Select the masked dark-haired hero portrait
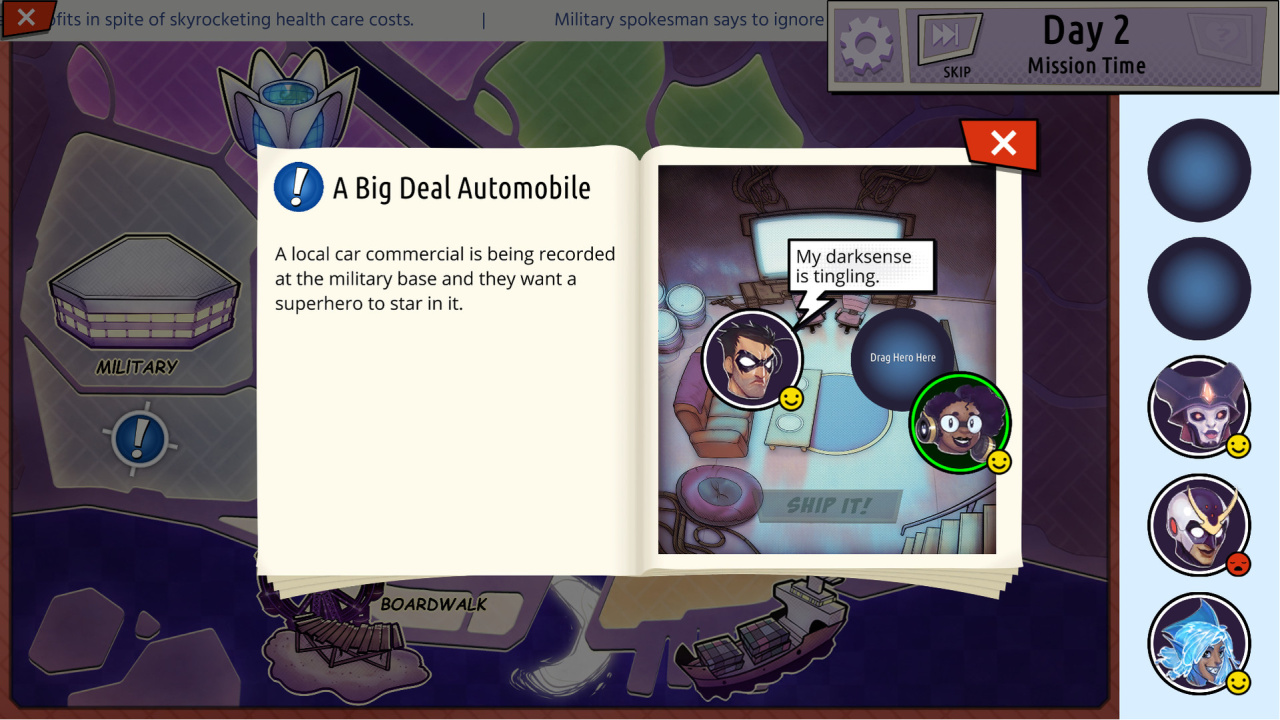 pyautogui.click(x=752, y=359)
